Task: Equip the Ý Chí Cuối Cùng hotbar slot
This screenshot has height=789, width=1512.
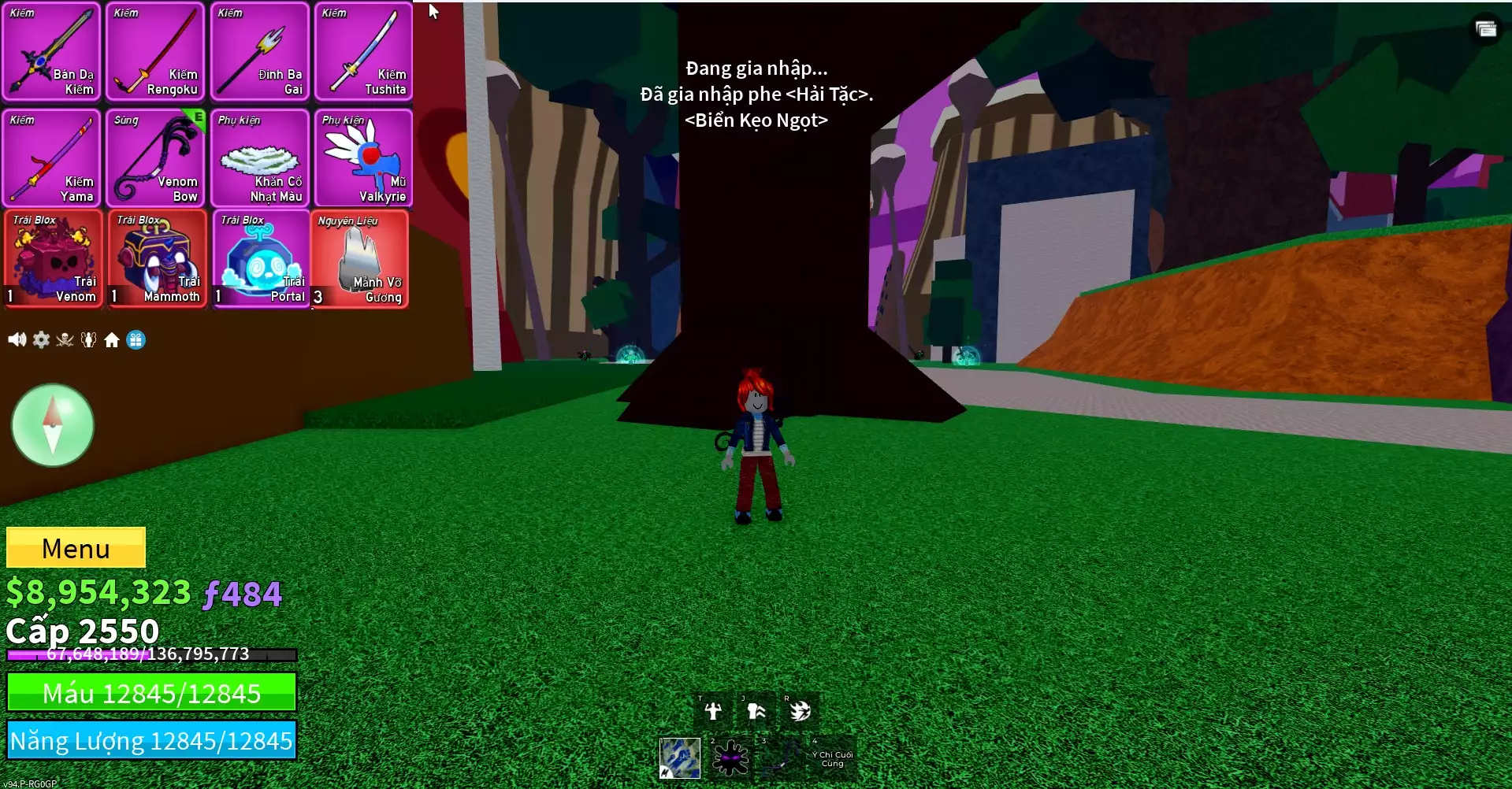Action: click(x=832, y=758)
